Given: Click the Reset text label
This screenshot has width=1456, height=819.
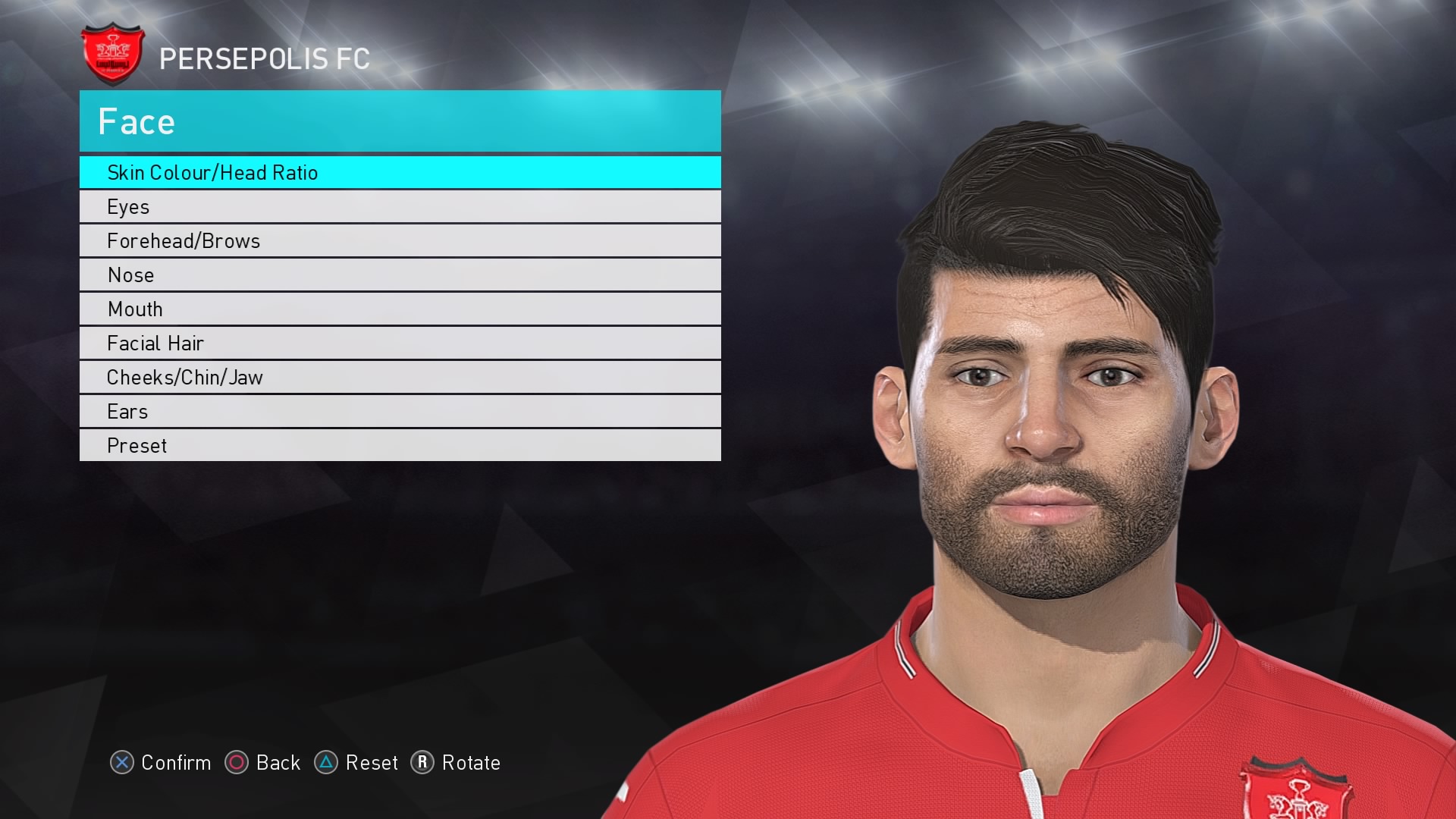Looking at the screenshot, I should pos(372,764).
